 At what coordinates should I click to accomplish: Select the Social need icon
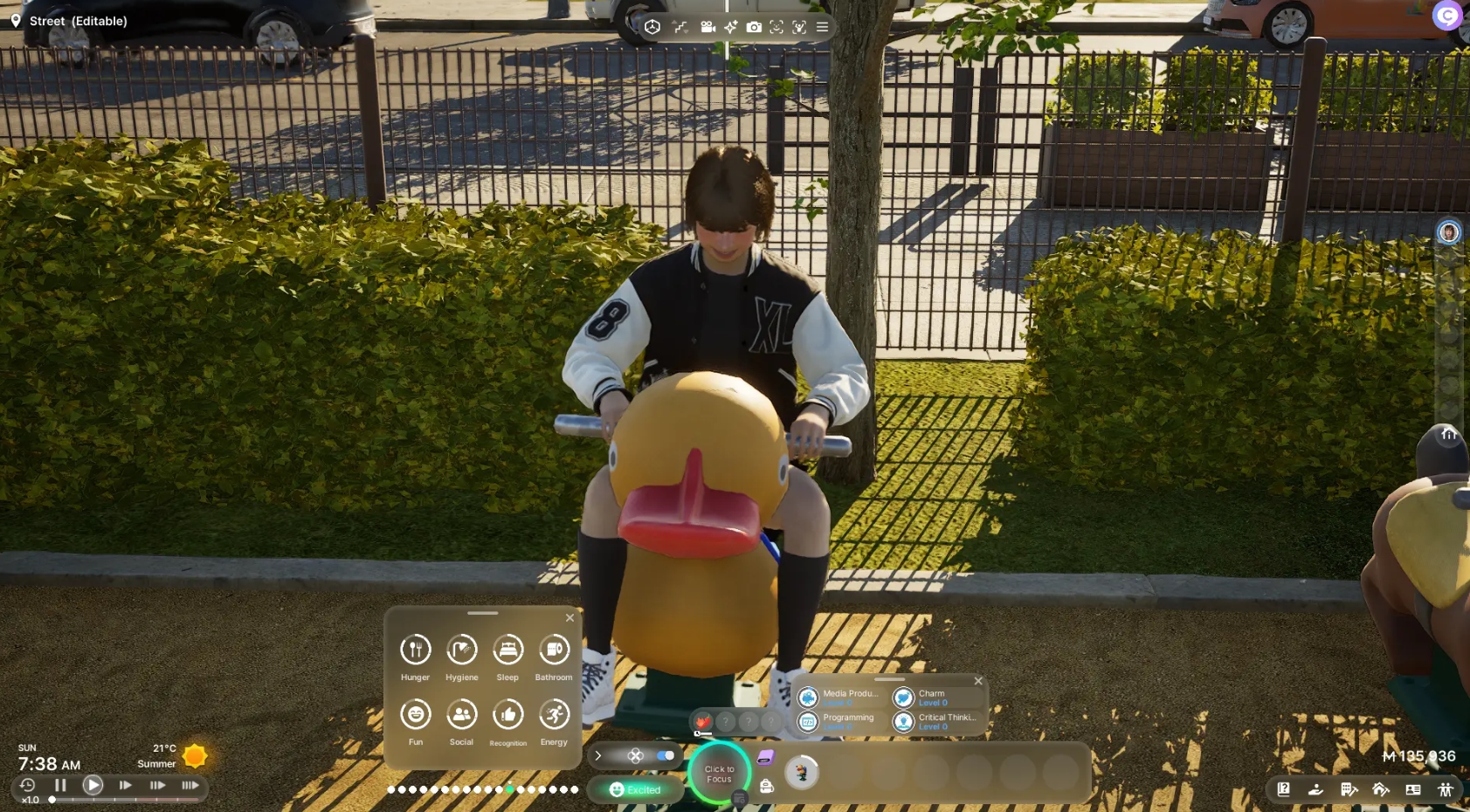[461, 715]
